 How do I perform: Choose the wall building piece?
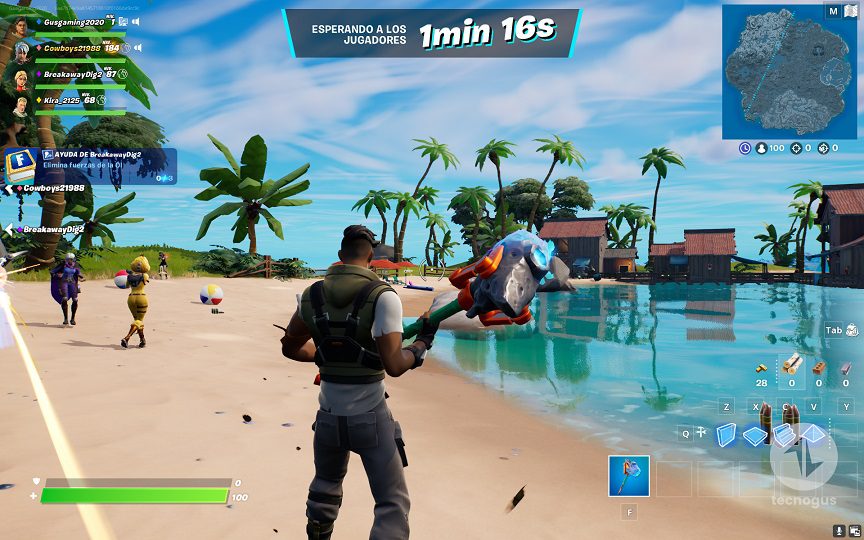coord(726,433)
